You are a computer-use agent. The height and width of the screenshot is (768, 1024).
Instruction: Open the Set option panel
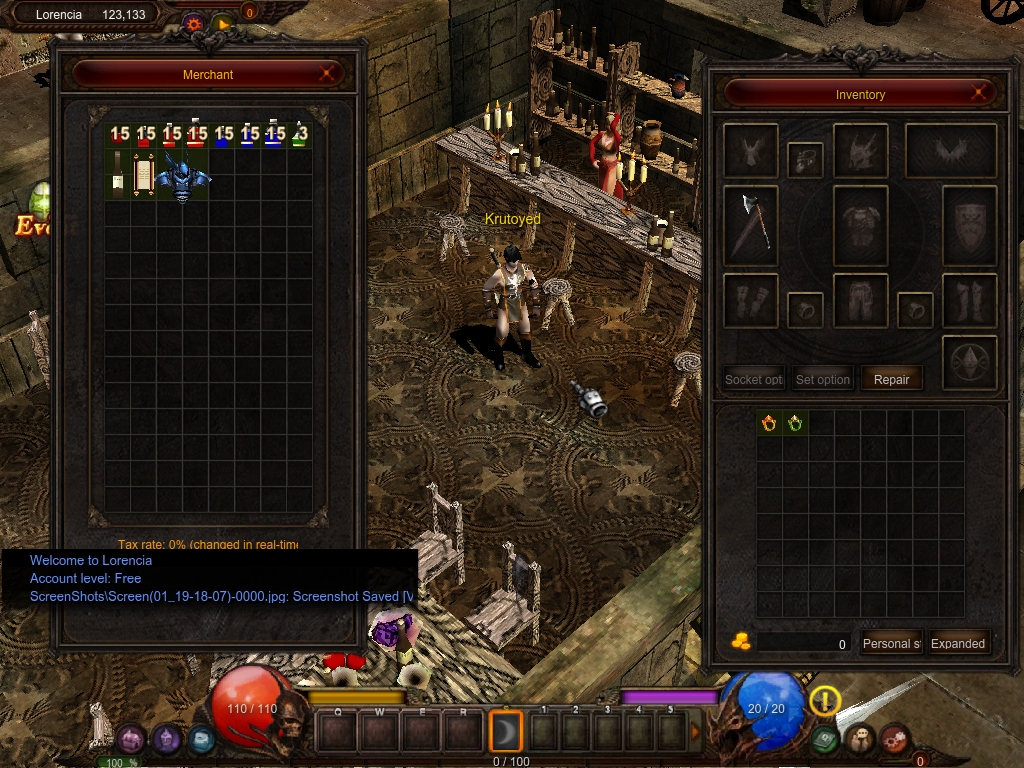coord(822,380)
